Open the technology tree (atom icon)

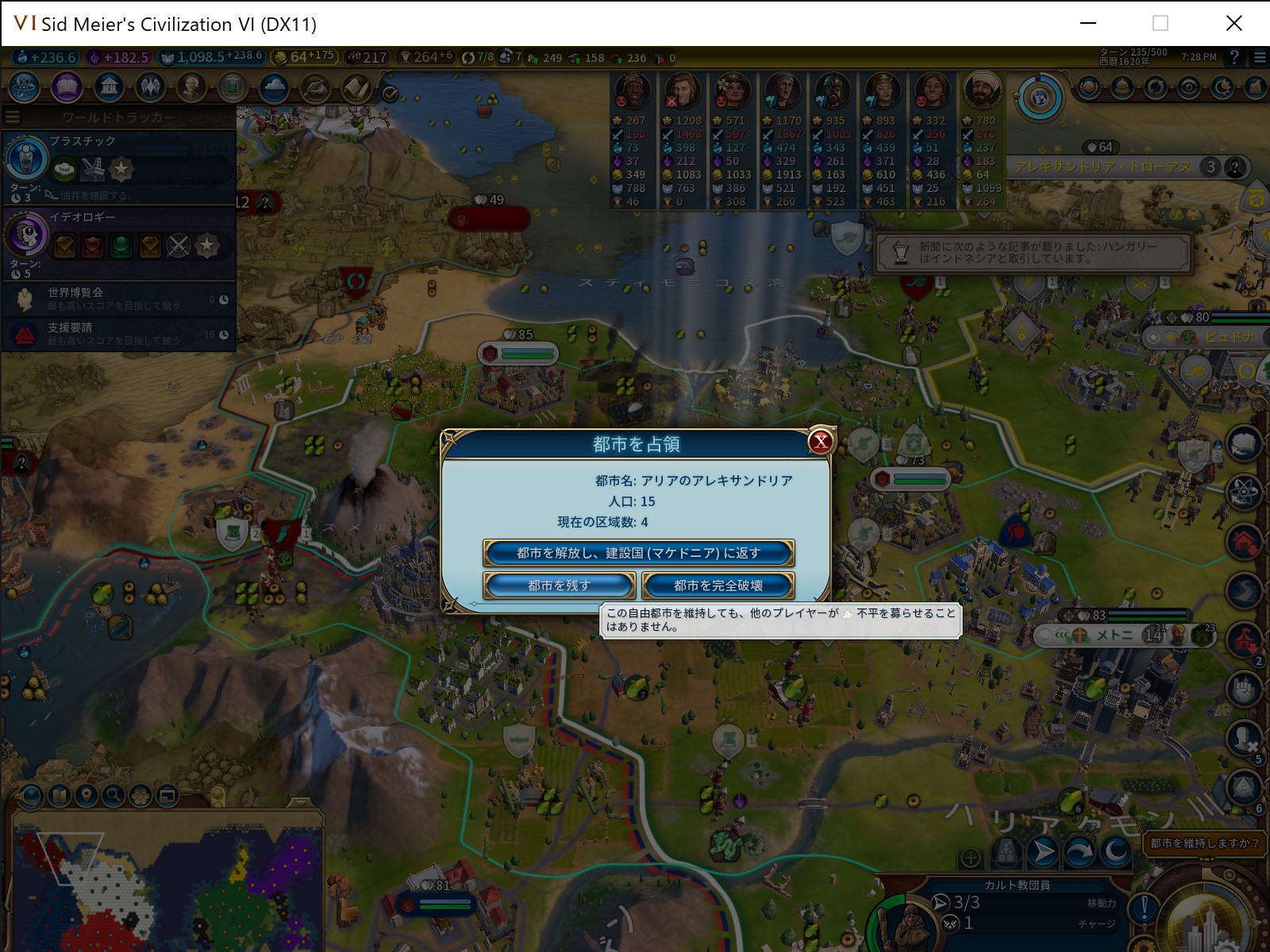pyautogui.click(x=23, y=88)
